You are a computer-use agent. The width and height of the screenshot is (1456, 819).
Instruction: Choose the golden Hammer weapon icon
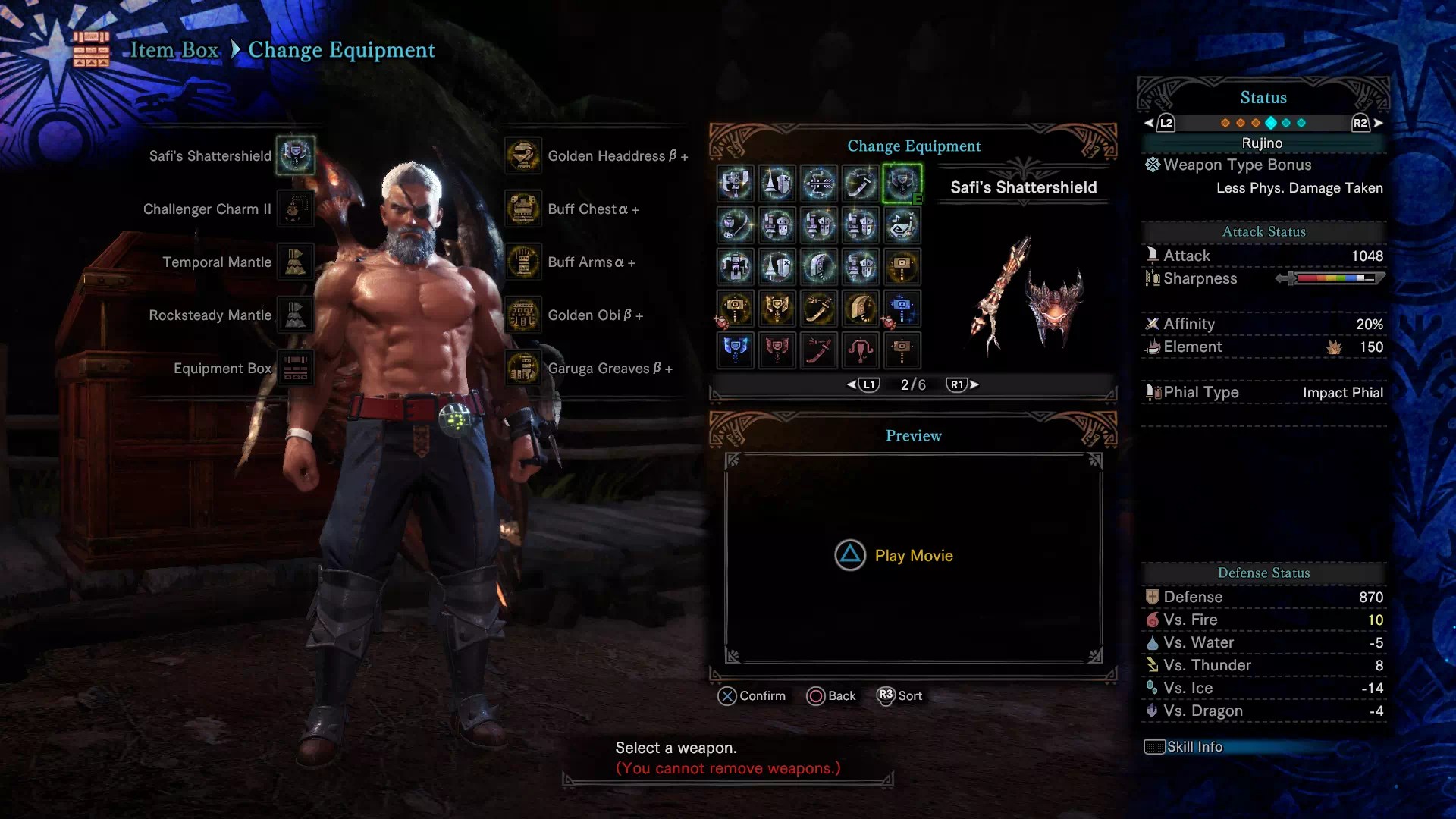click(x=902, y=267)
